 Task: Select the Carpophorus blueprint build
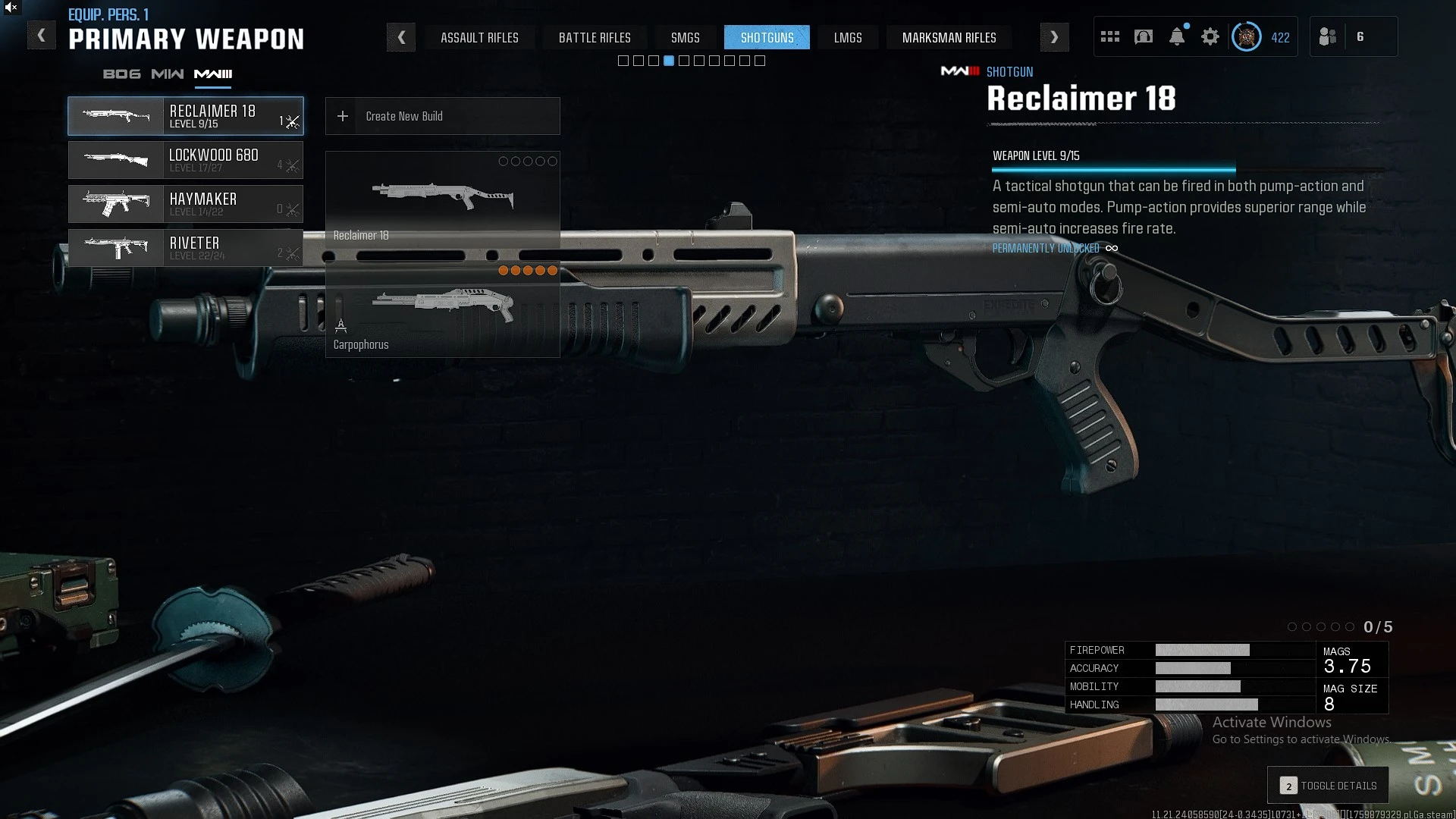pos(442,311)
